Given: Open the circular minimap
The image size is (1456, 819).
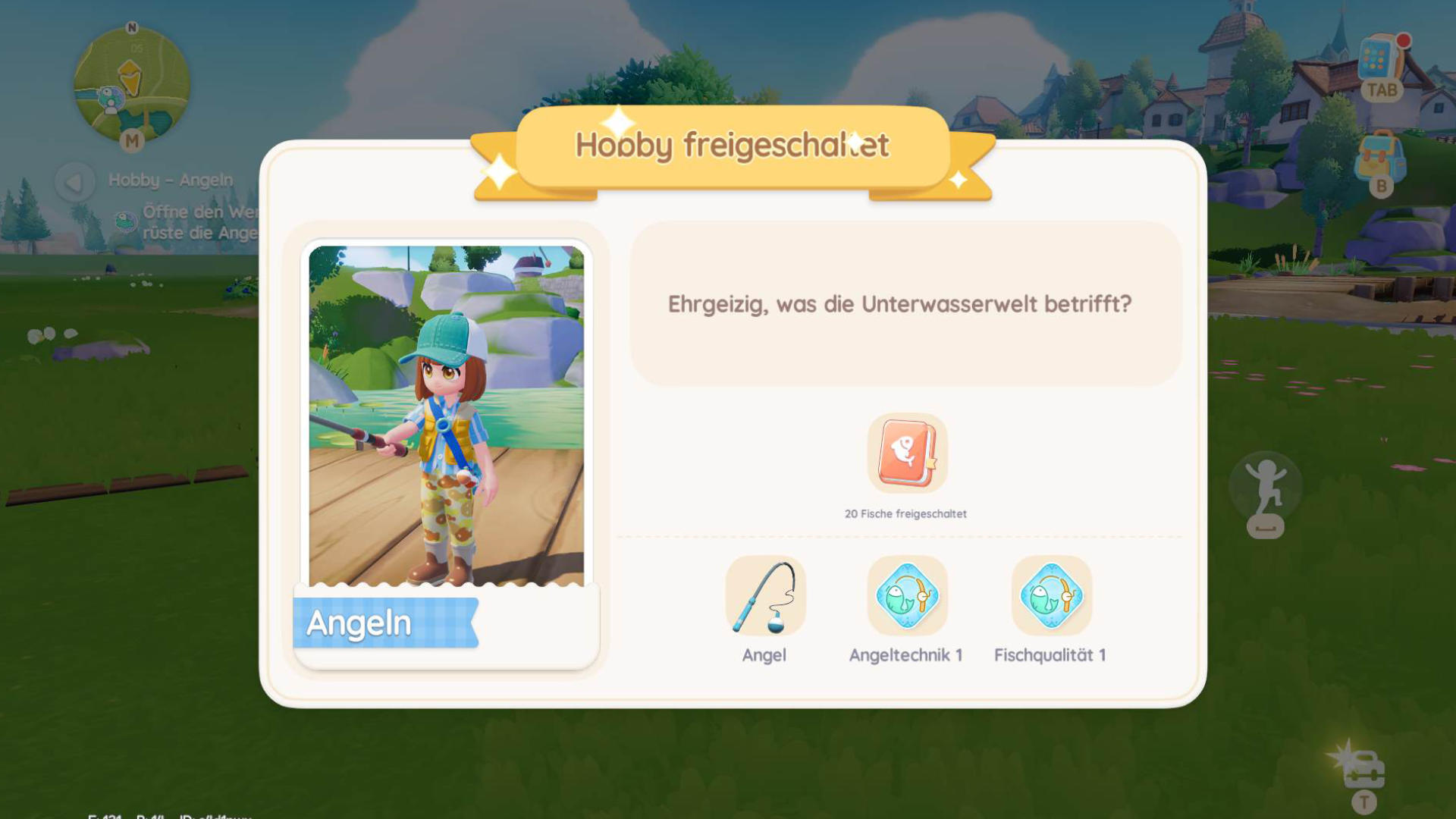Looking at the screenshot, I should (x=131, y=83).
